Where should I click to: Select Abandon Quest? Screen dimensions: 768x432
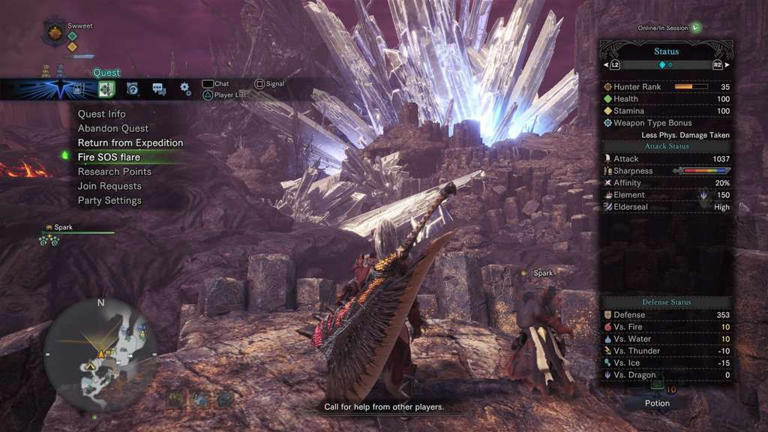tap(113, 128)
